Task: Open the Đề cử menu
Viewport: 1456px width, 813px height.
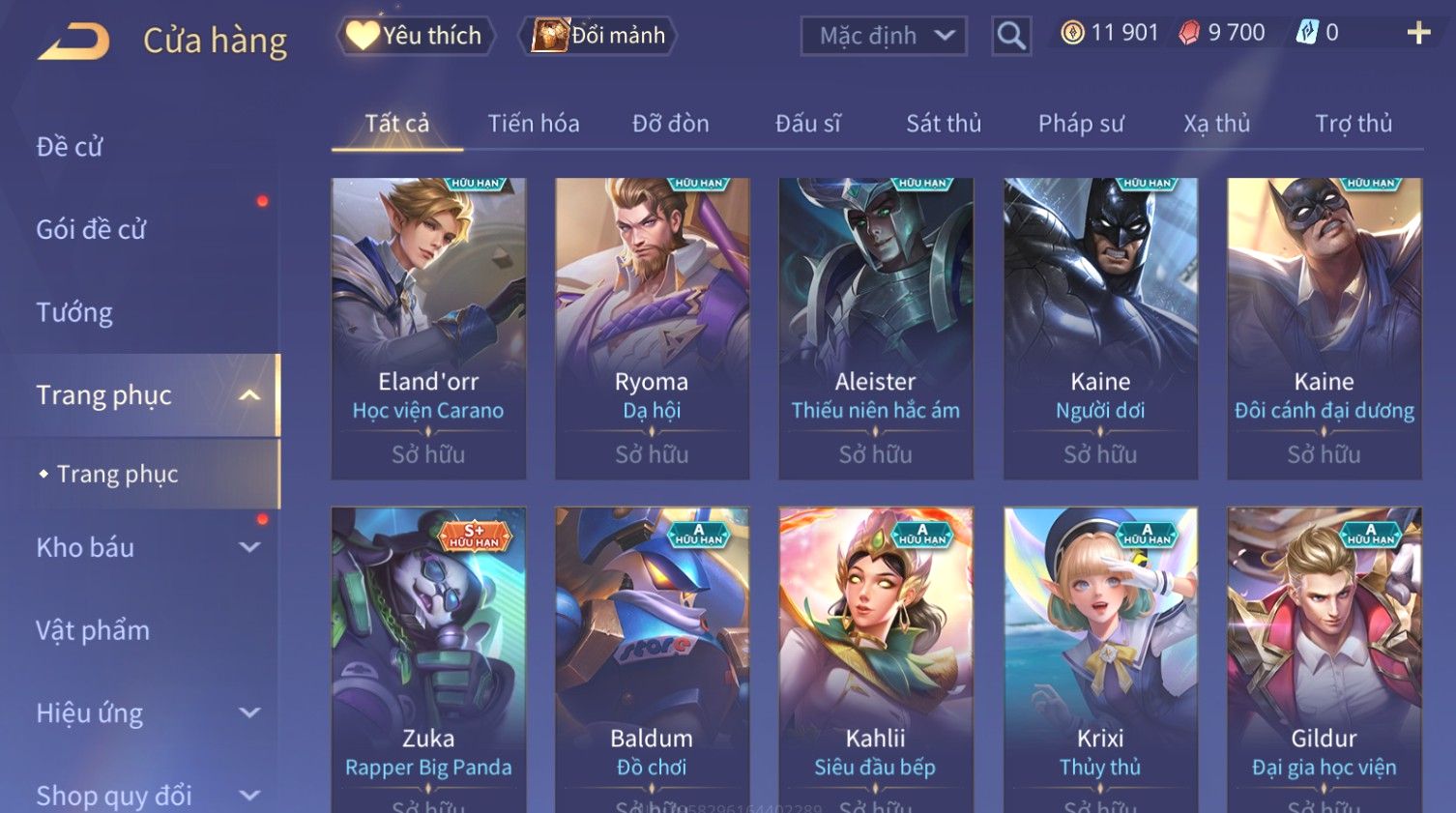Action: pyautogui.click(x=70, y=147)
